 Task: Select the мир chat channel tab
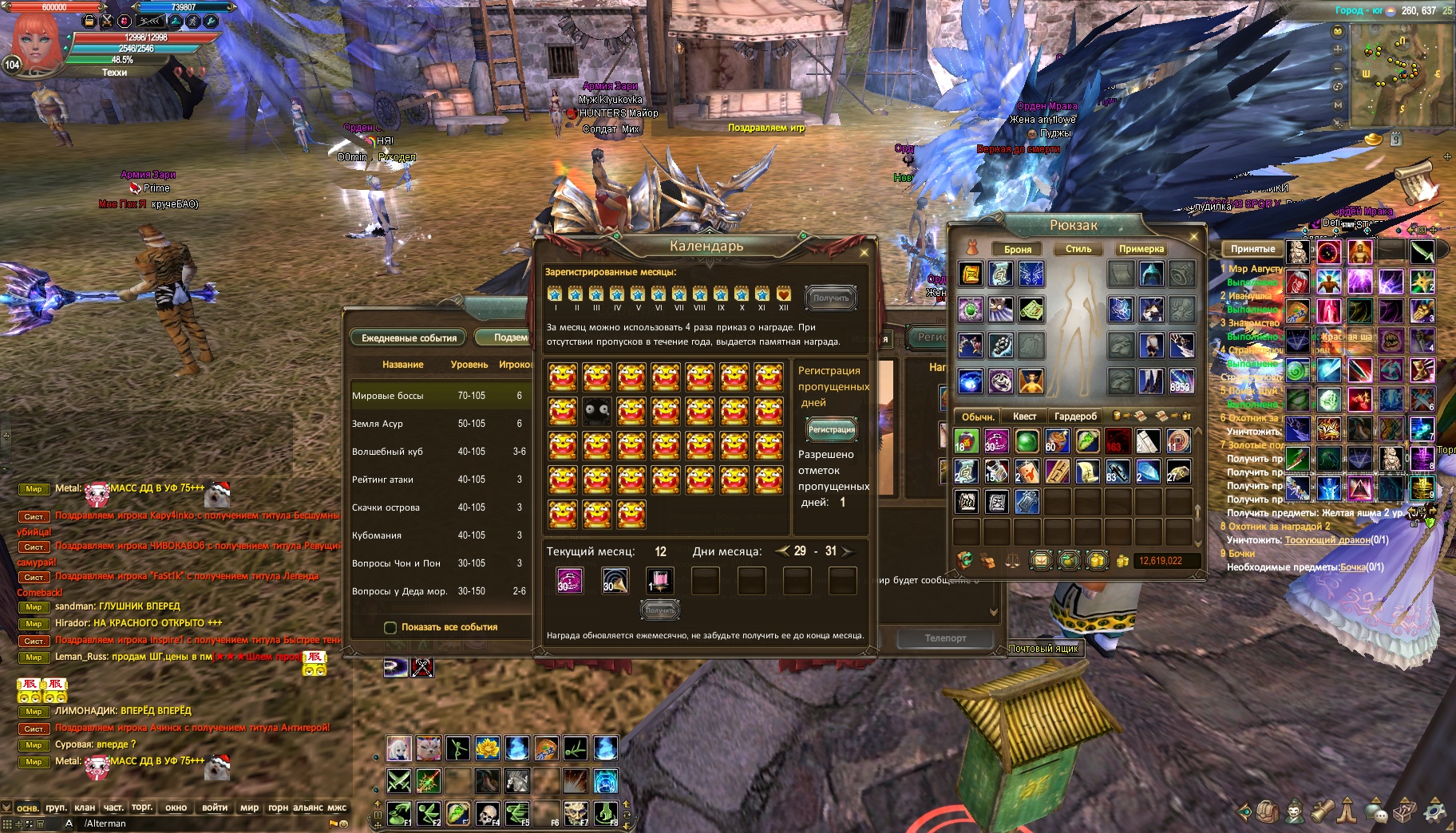pyautogui.click(x=249, y=807)
